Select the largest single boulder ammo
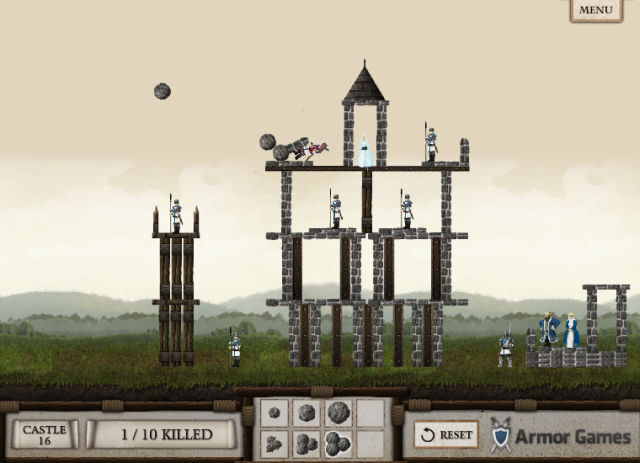The image size is (640, 463). (338, 412)
